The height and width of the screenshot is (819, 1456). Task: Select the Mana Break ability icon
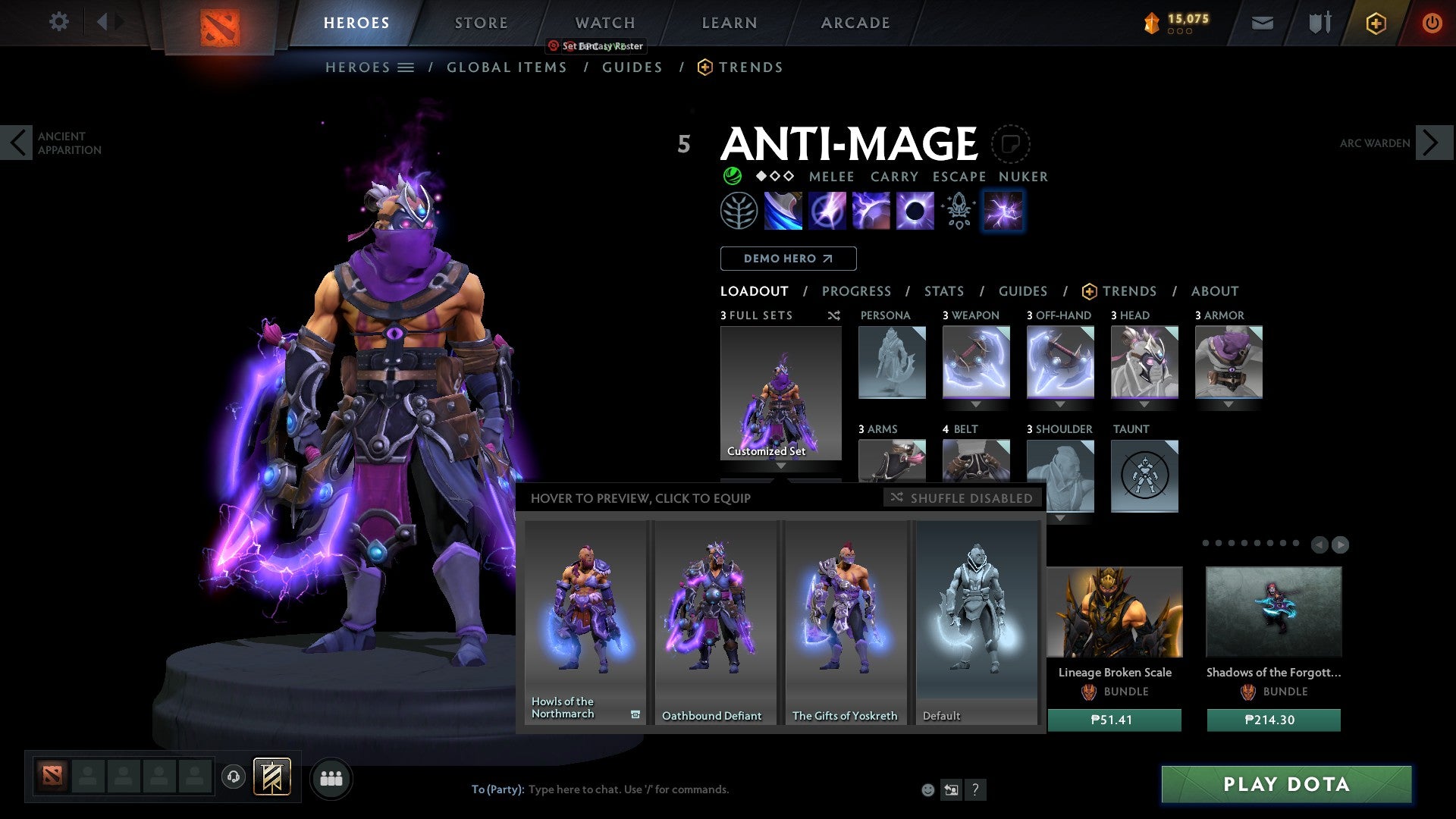coord(783,210)
